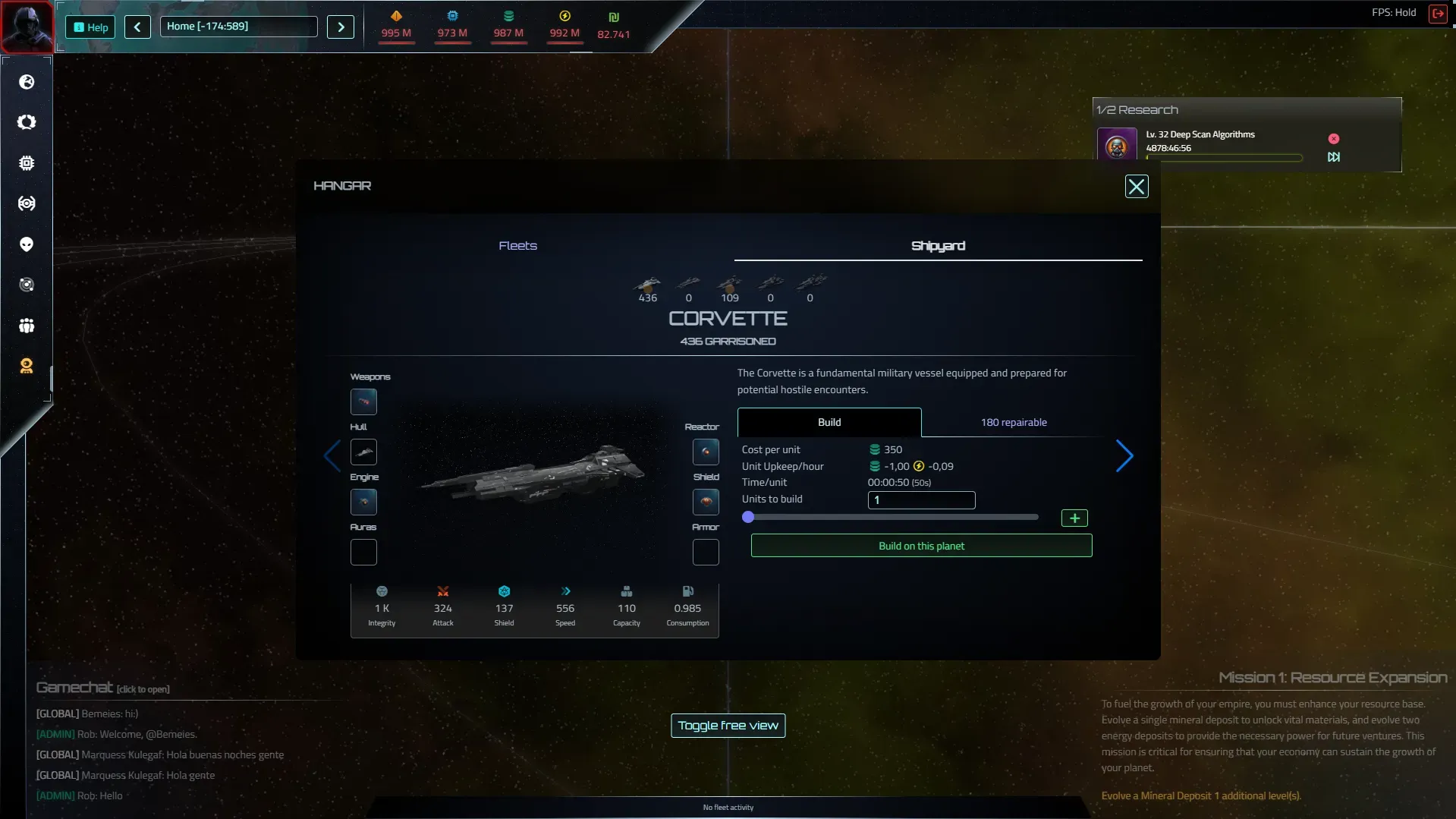The height and width of the screenshot is (819, 1456).
Task: Click the skip arrows on Deep Scan Algorithms research
Action: coord(1333,157)
